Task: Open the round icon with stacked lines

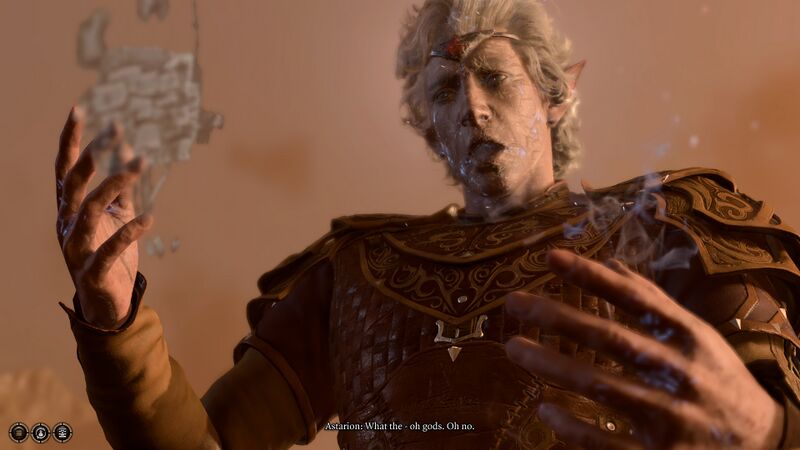Action: (62, 432)
